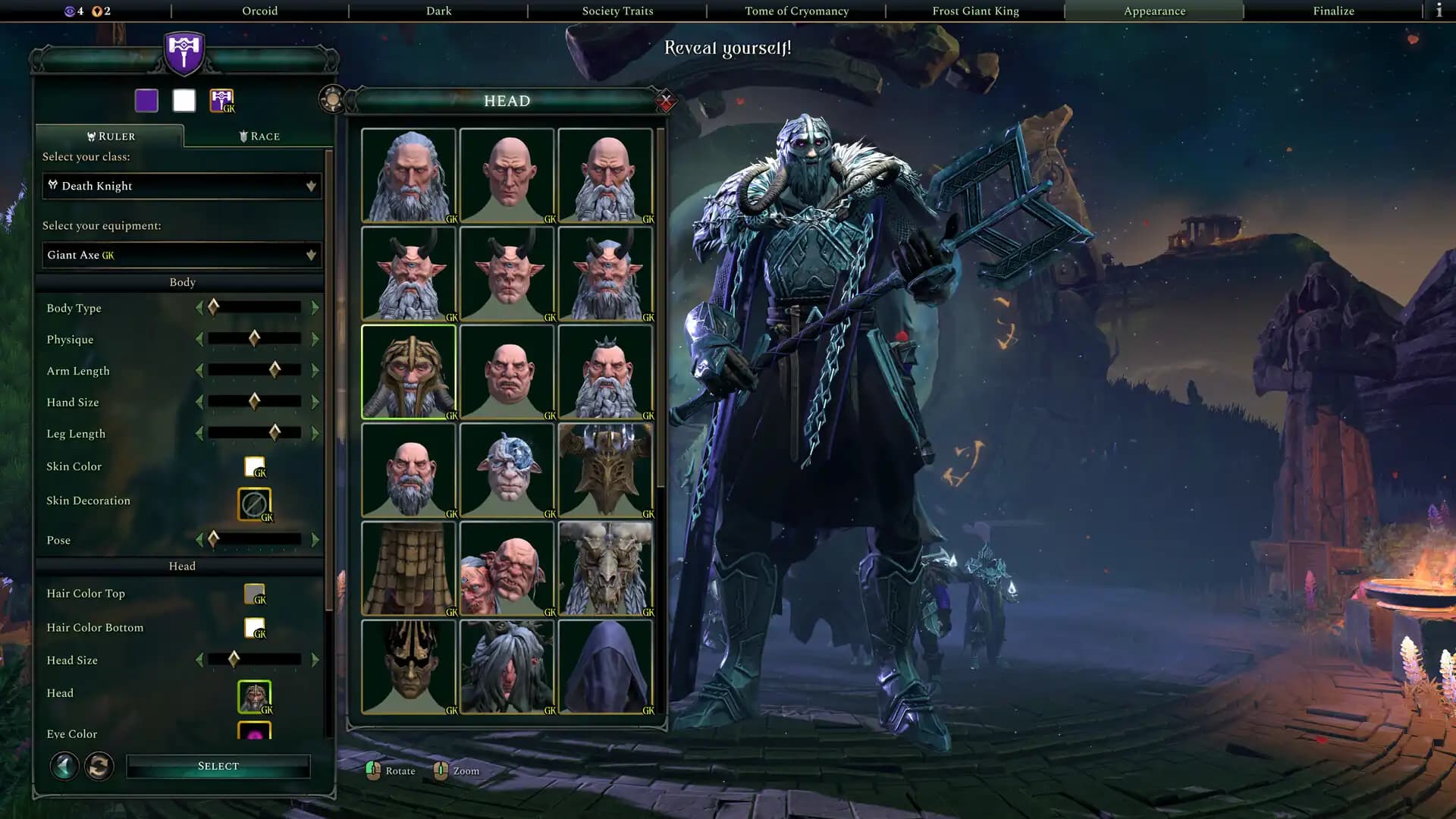The image size is (1456, 819).
Task: Click the GK banner icon beside the color swatches
Action: tap(221, 99)
